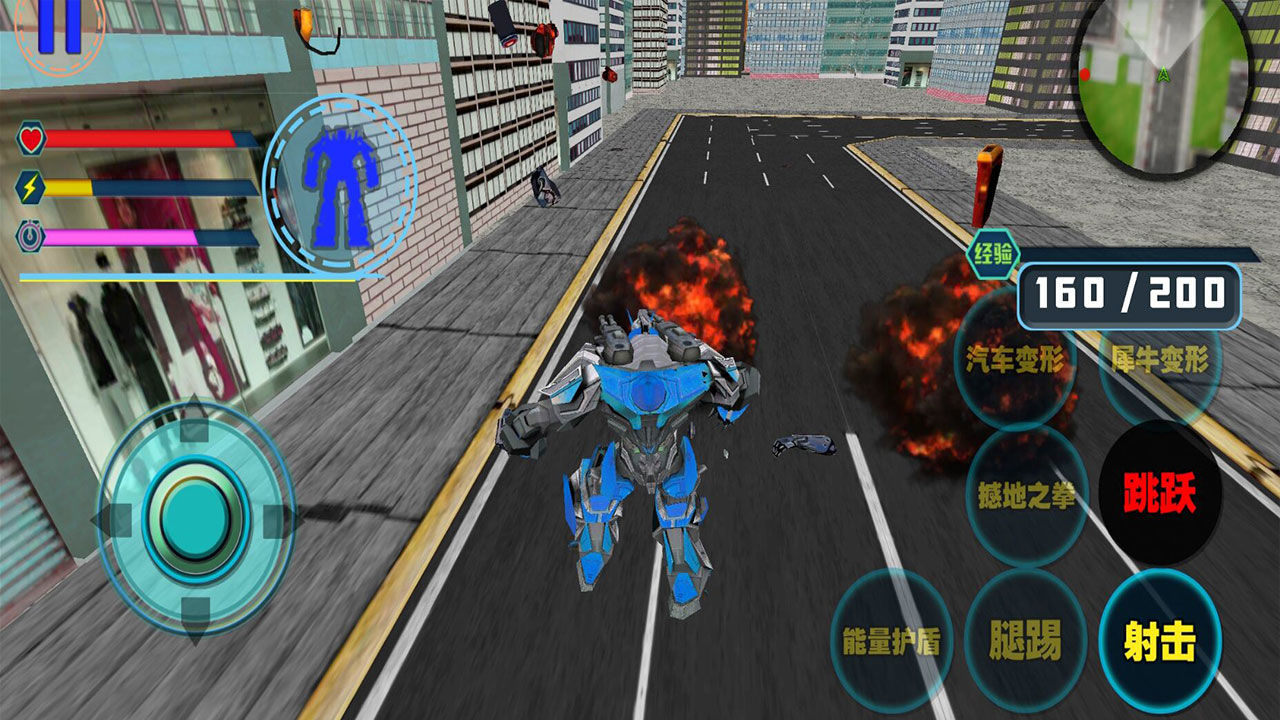Transform with the 汽车变形 car button
The width and height of the screenshot is (1280, 720).
[x=1015, y=360]
